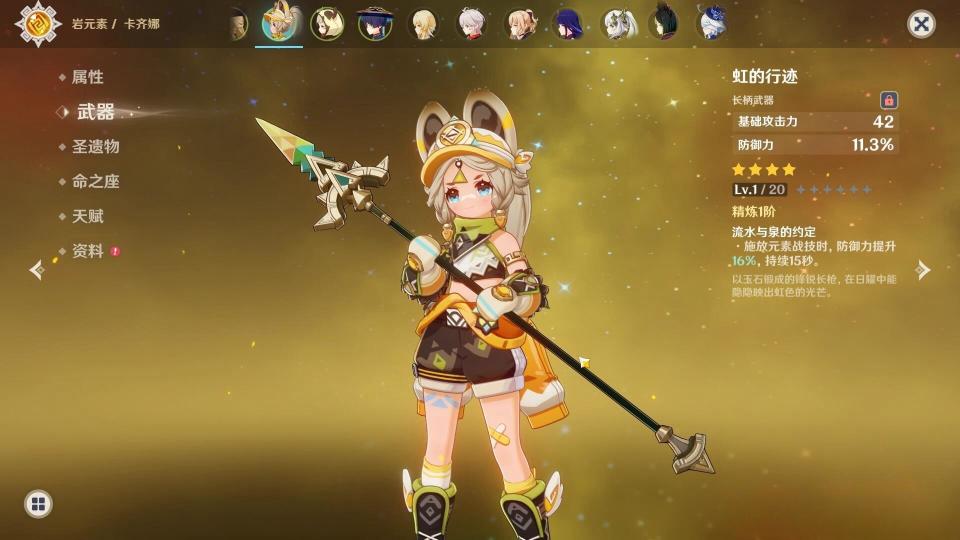Screen dimensions: 960x540
Task: Toggle the weapon lock icon
Action: click(x=888, y=100)
